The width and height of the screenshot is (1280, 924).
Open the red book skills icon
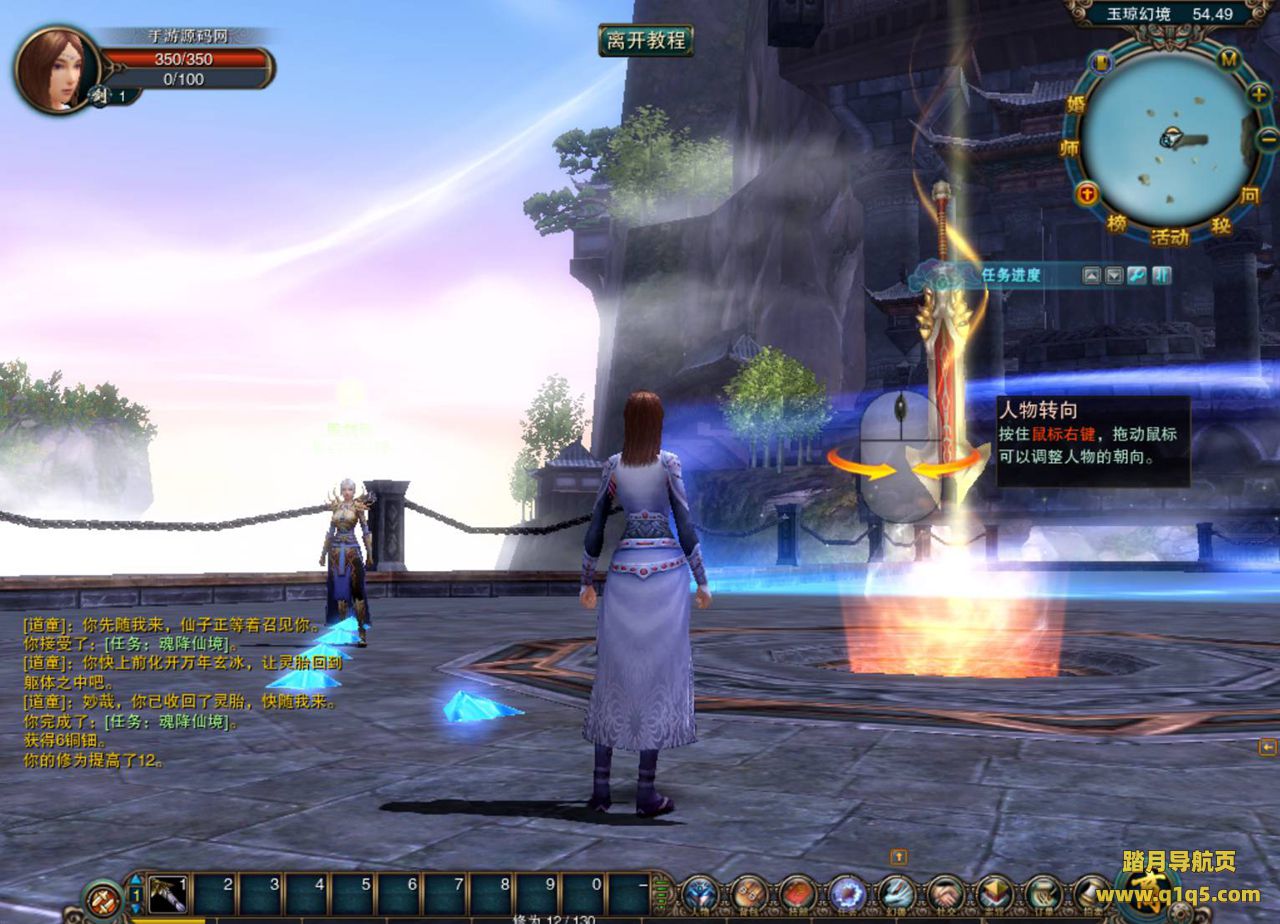(x=799, y=893)
